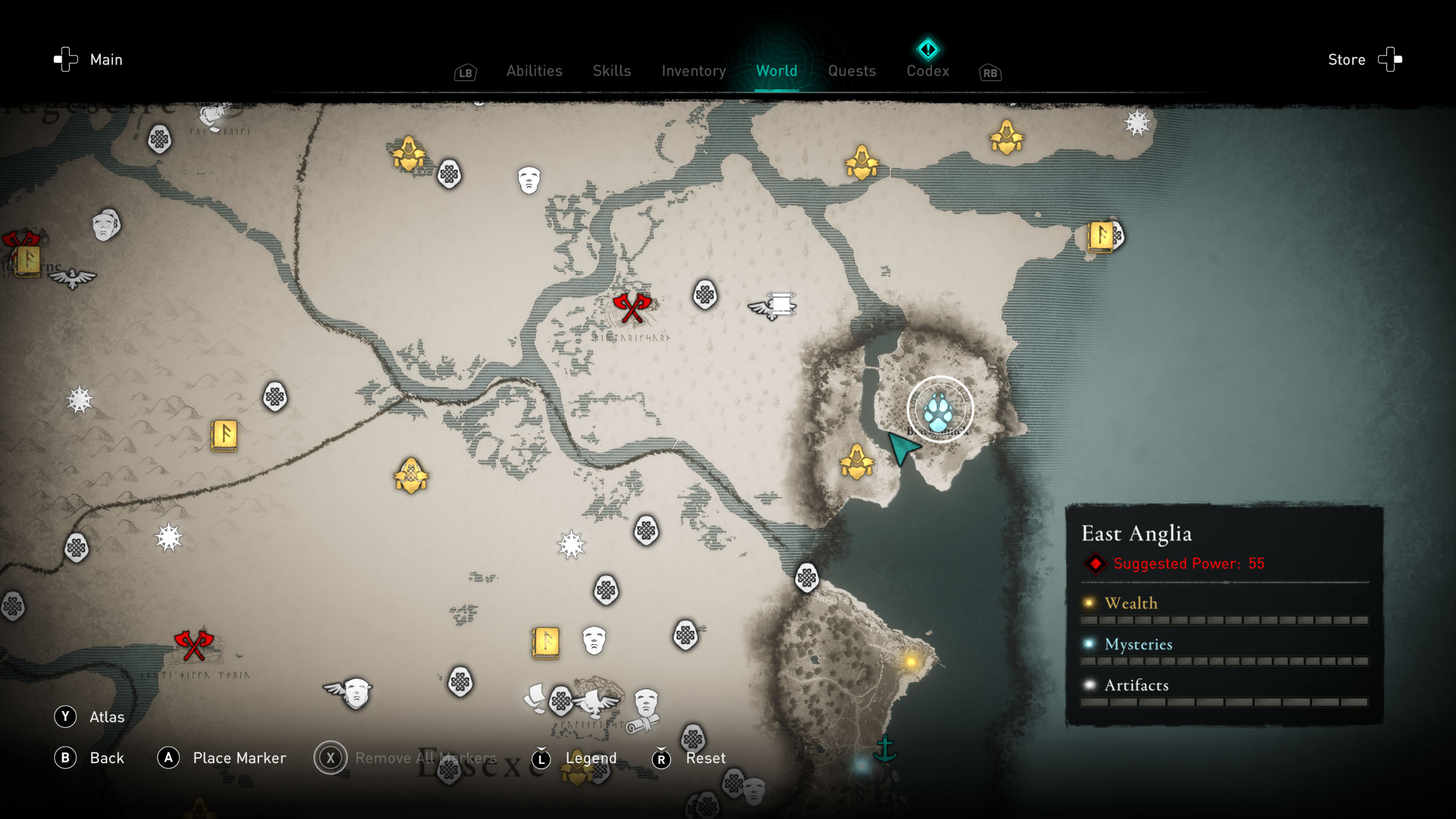Switch to the Quests tab
Image resolution: width=1456 pixels, height=819 pixels.
[851, 71]
